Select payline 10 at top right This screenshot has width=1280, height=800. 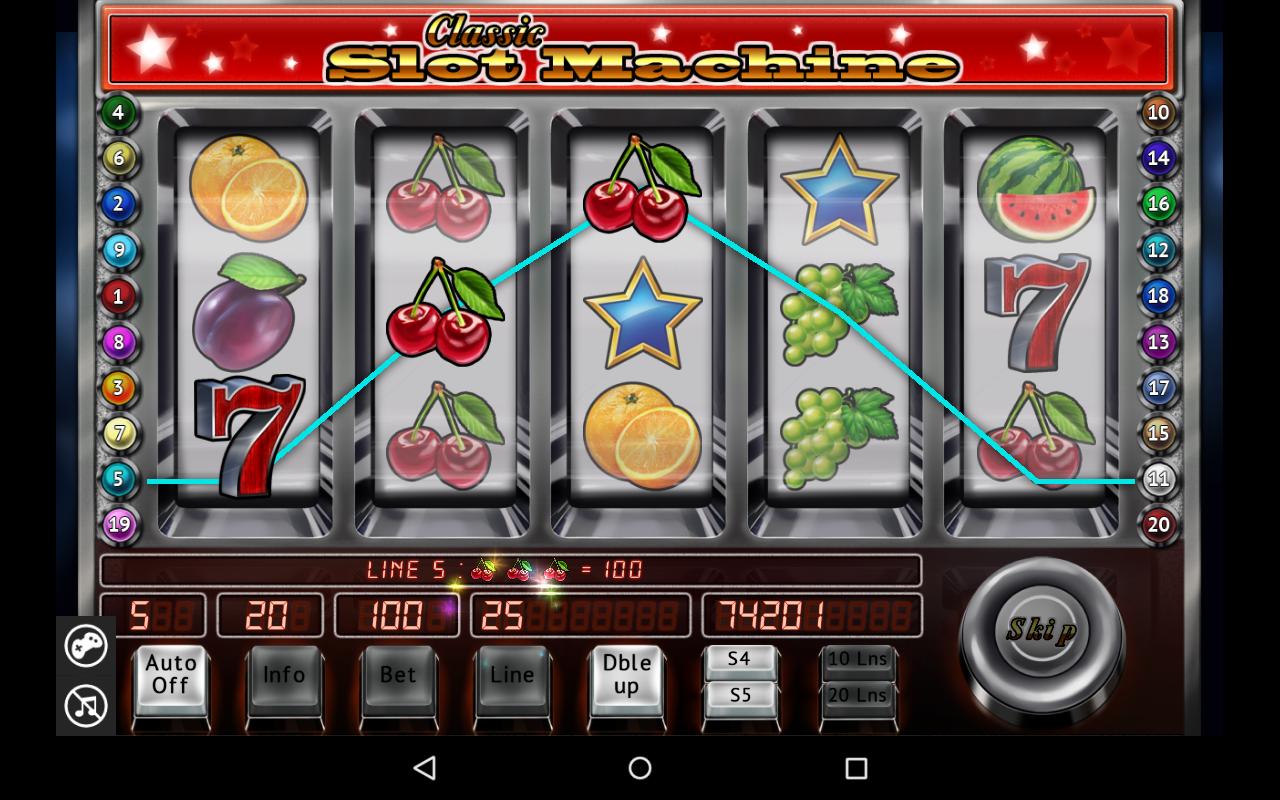point(1157,112)
